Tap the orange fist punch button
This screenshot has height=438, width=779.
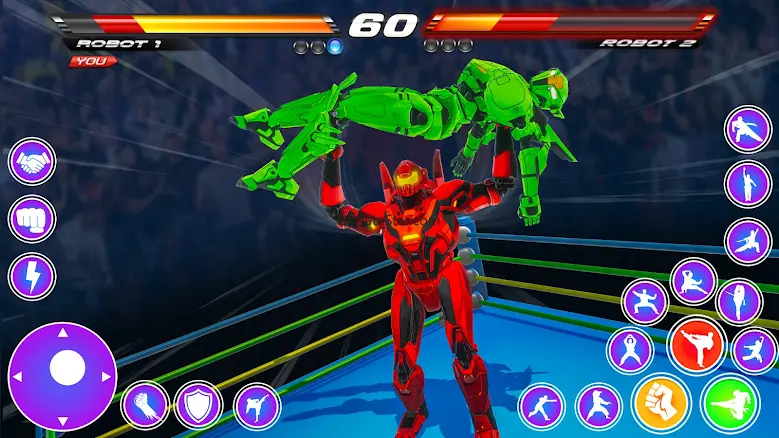point(661,402)
